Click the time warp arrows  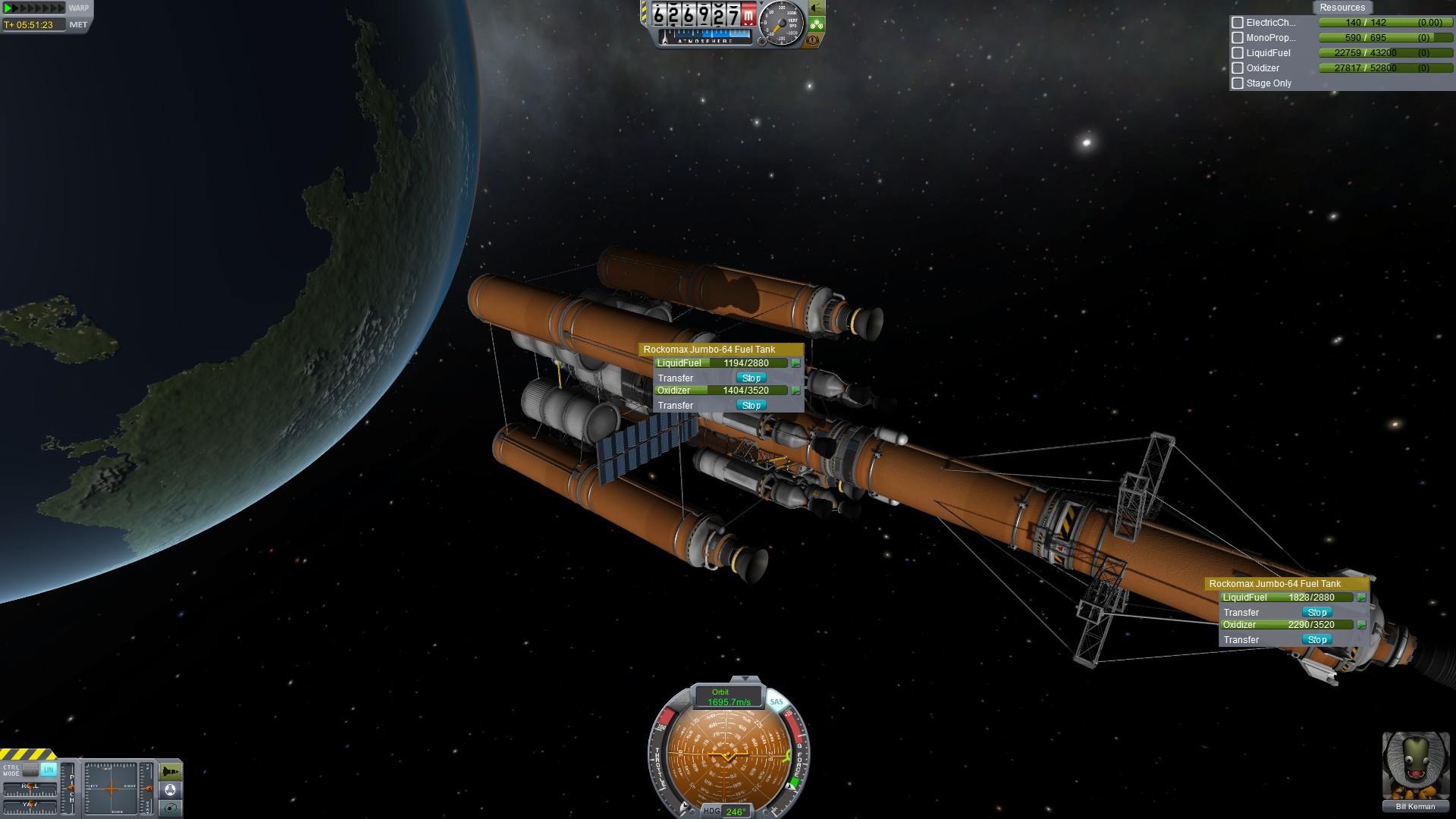(34, 8)
